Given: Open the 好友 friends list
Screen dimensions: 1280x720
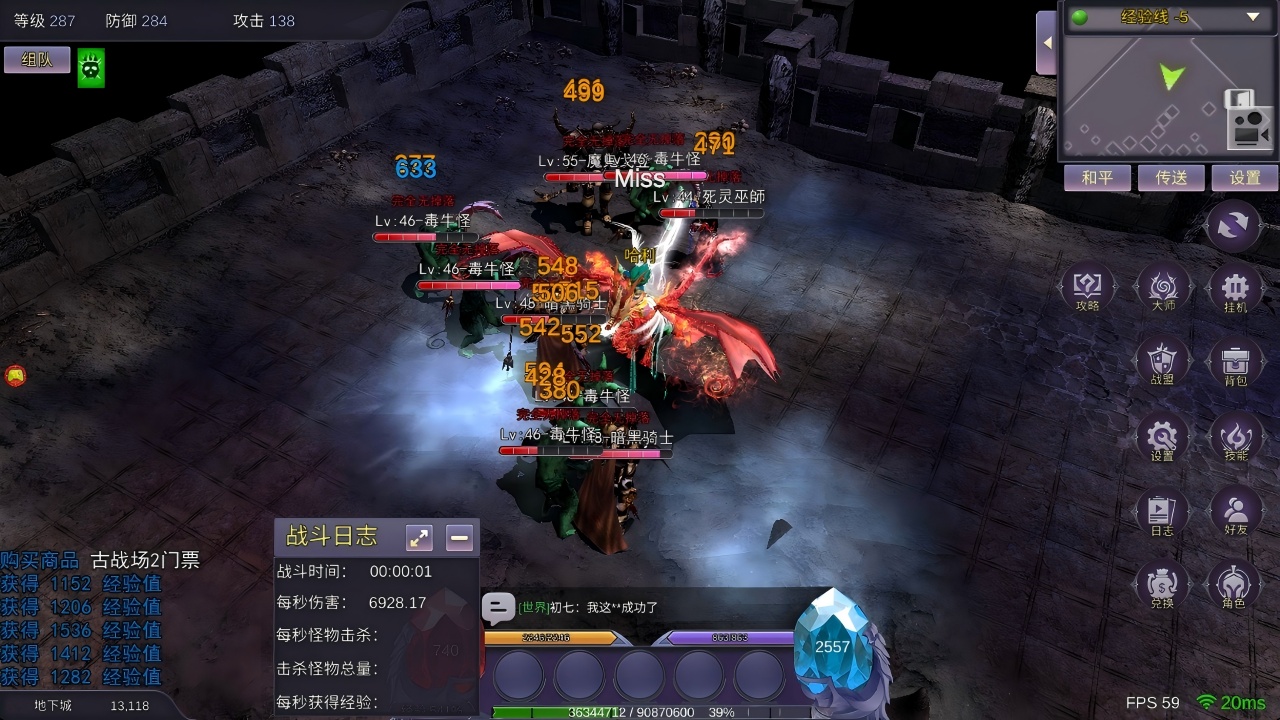Looking at the screenshot, I should tap(1235, 512).
